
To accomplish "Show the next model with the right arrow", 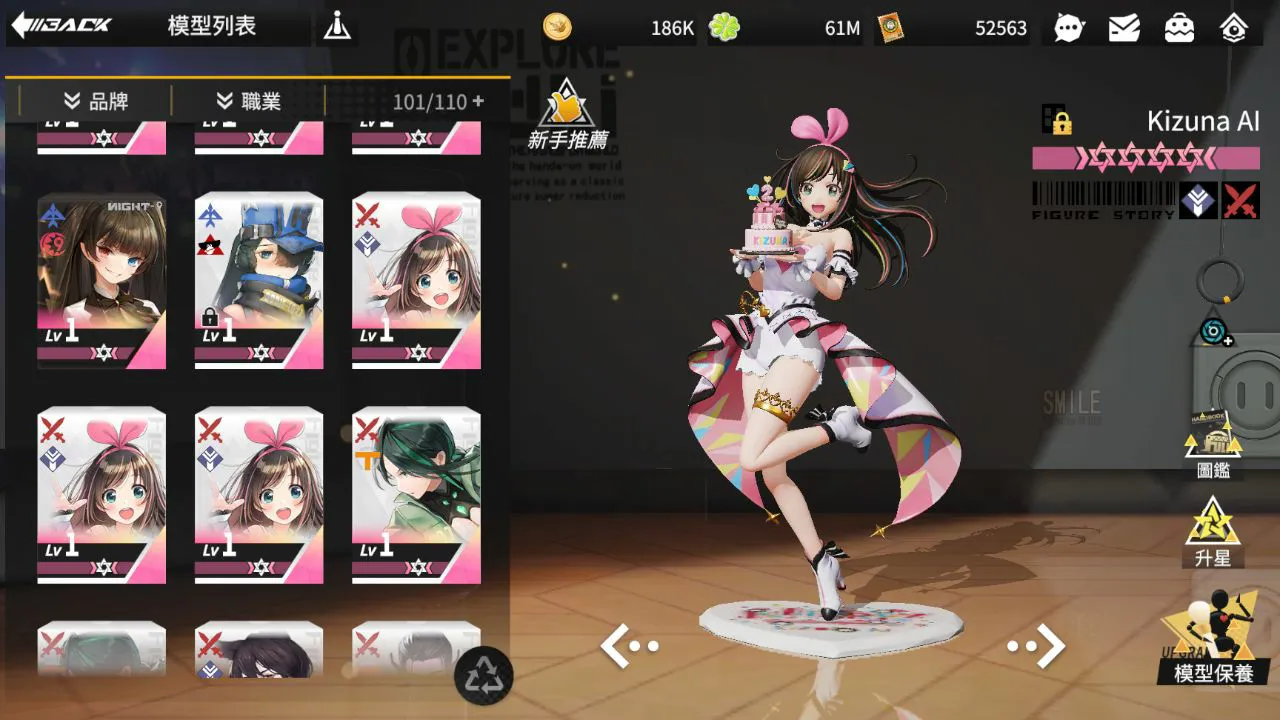I will (x=1036, y=646).
